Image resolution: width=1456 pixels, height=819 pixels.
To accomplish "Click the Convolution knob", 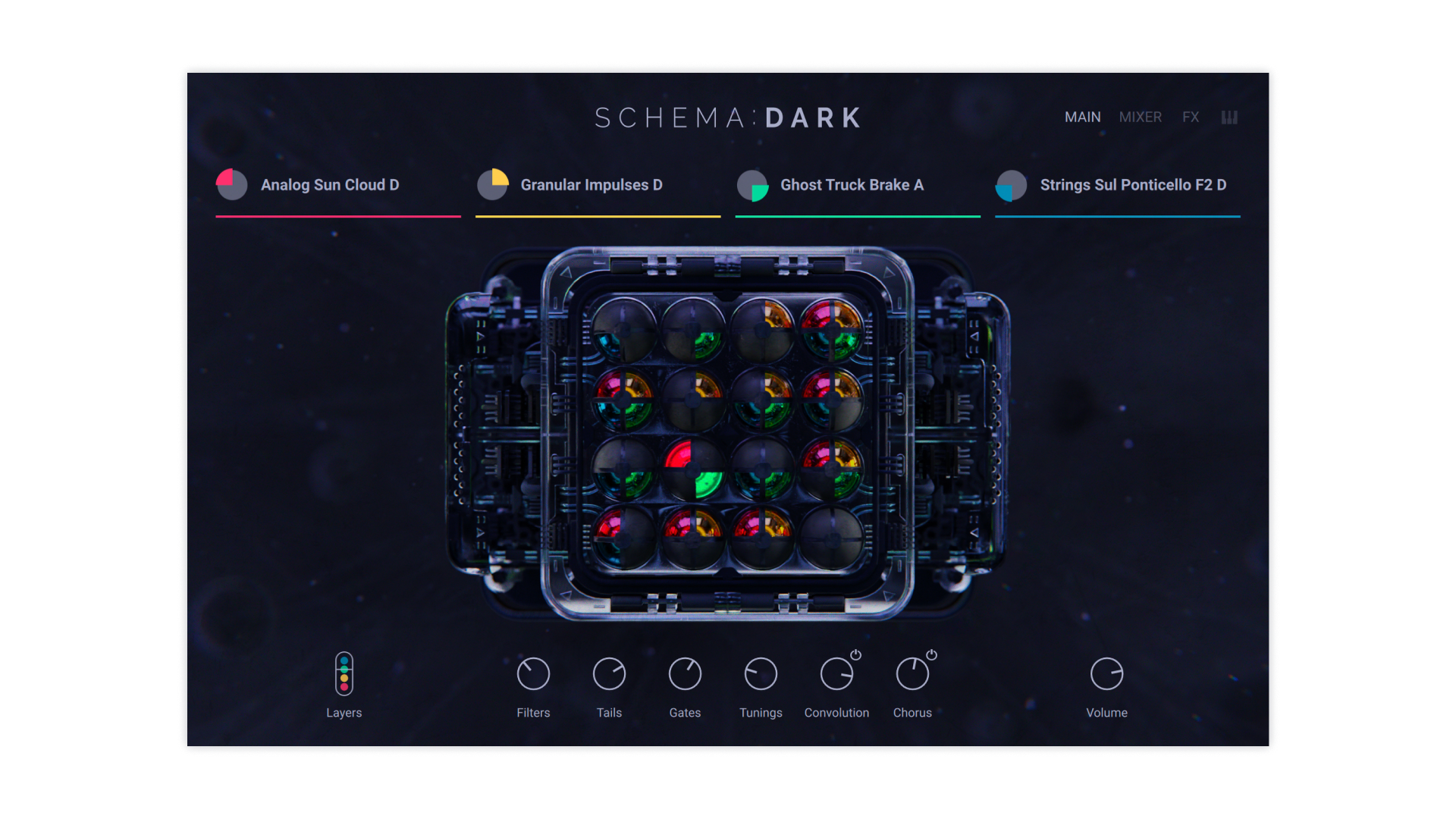I will point(836,673).
